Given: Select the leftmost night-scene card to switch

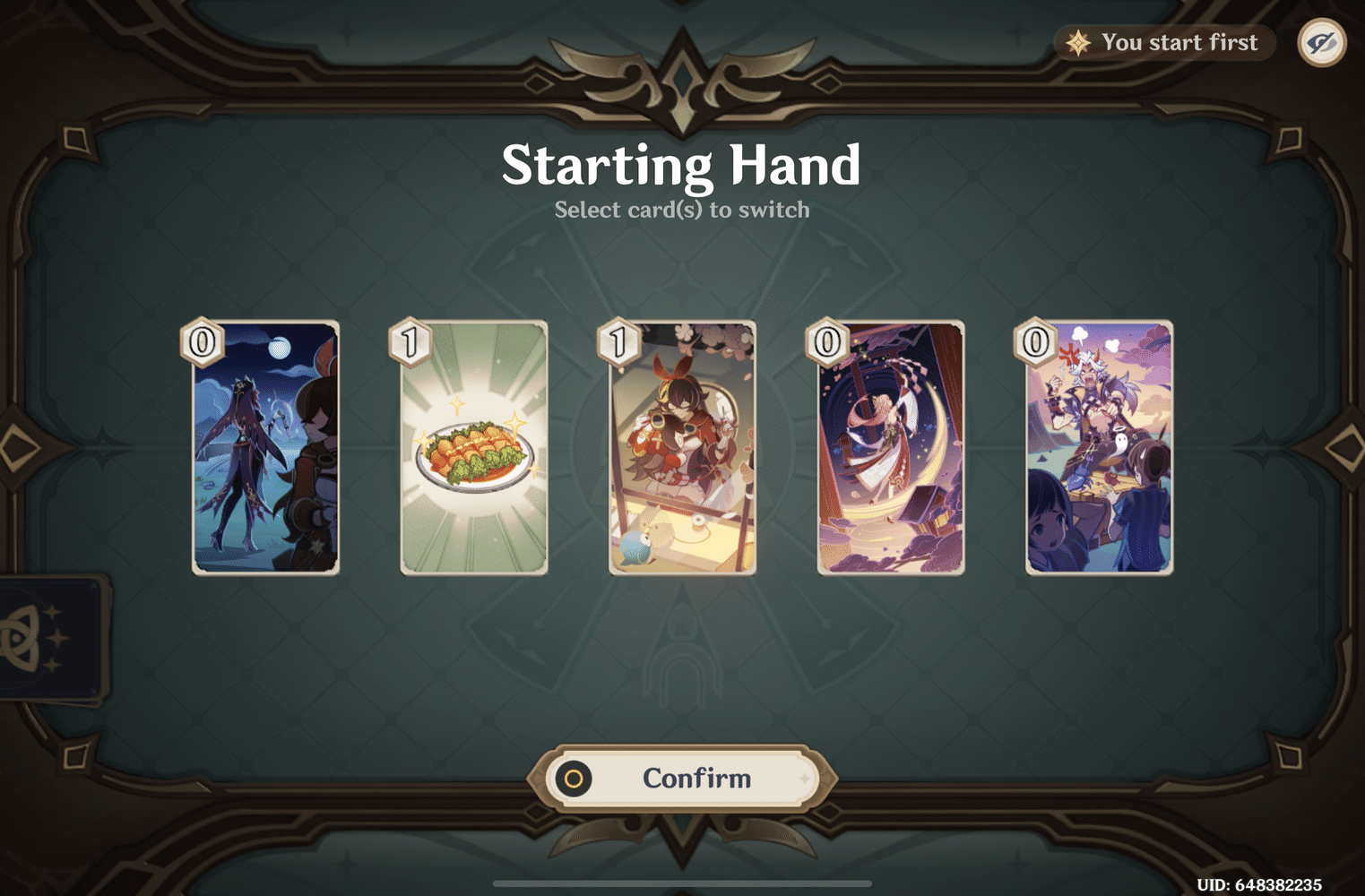Looking at the screenshot, I should 265,448.
